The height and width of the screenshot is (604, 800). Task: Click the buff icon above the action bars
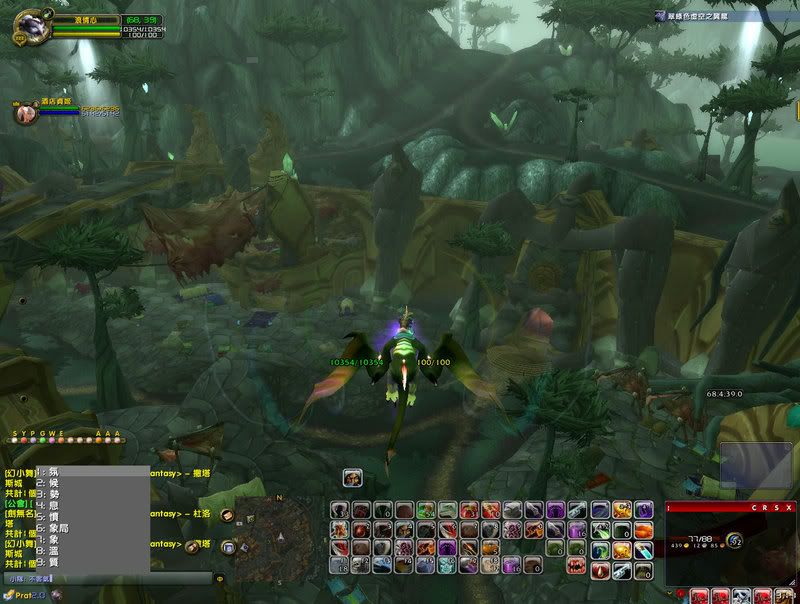(352, 479)
